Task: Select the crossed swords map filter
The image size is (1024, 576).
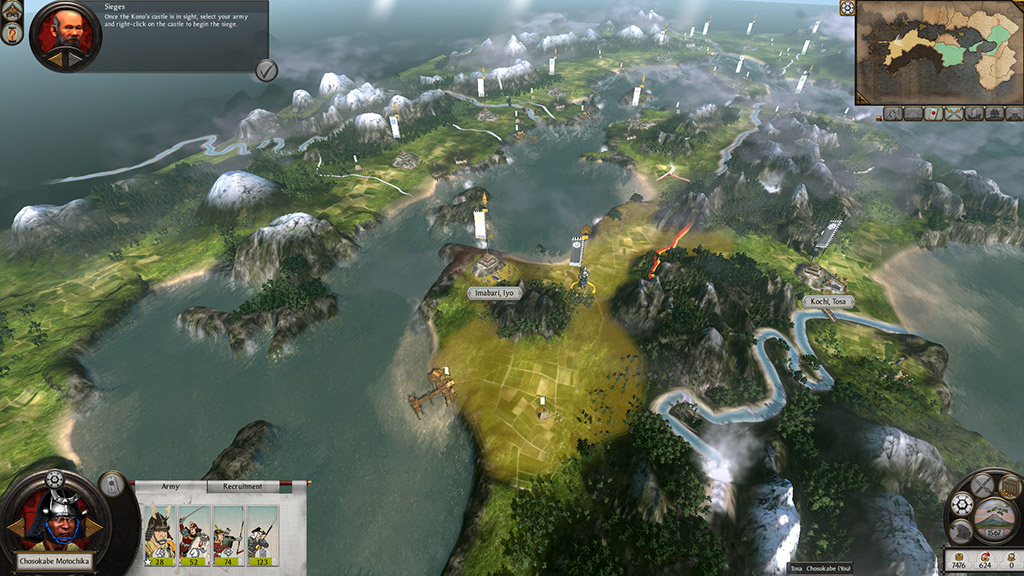Action: [x=953, y=114]
